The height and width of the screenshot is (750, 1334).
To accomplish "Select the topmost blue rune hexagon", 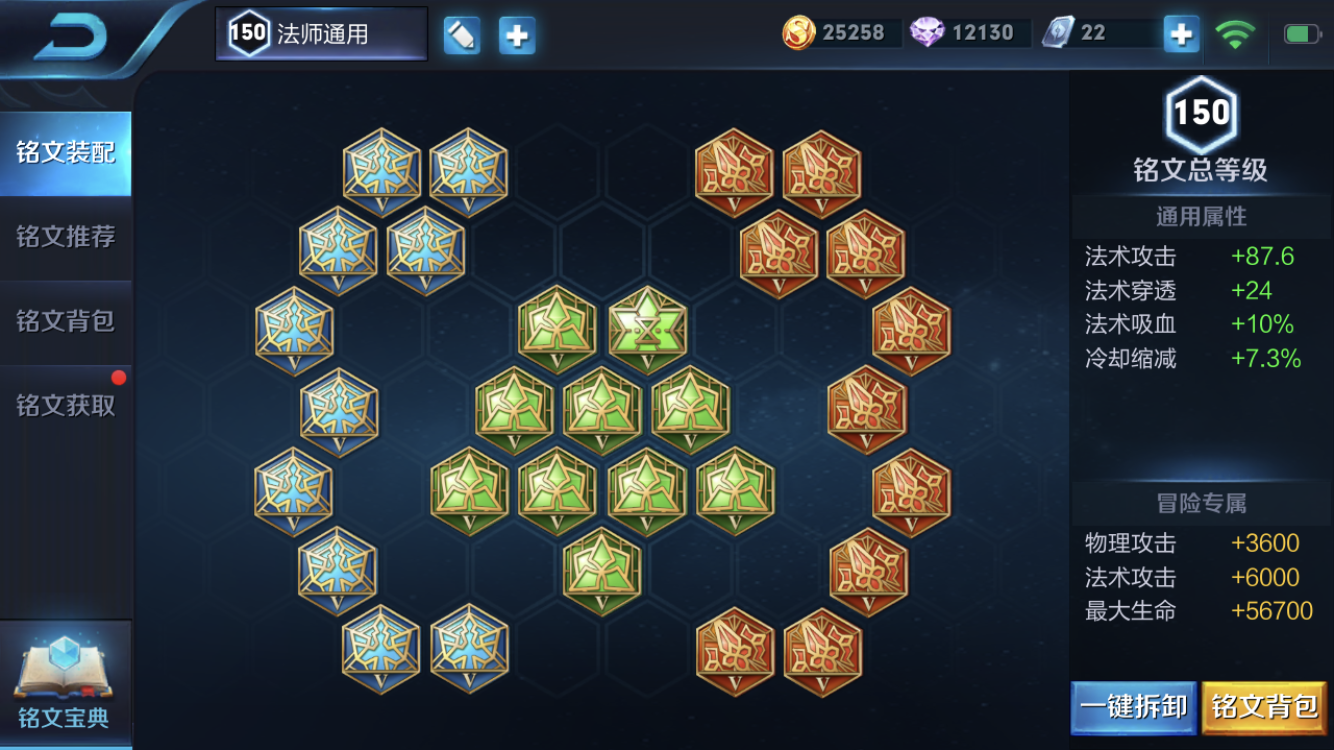I will [383, 170].
